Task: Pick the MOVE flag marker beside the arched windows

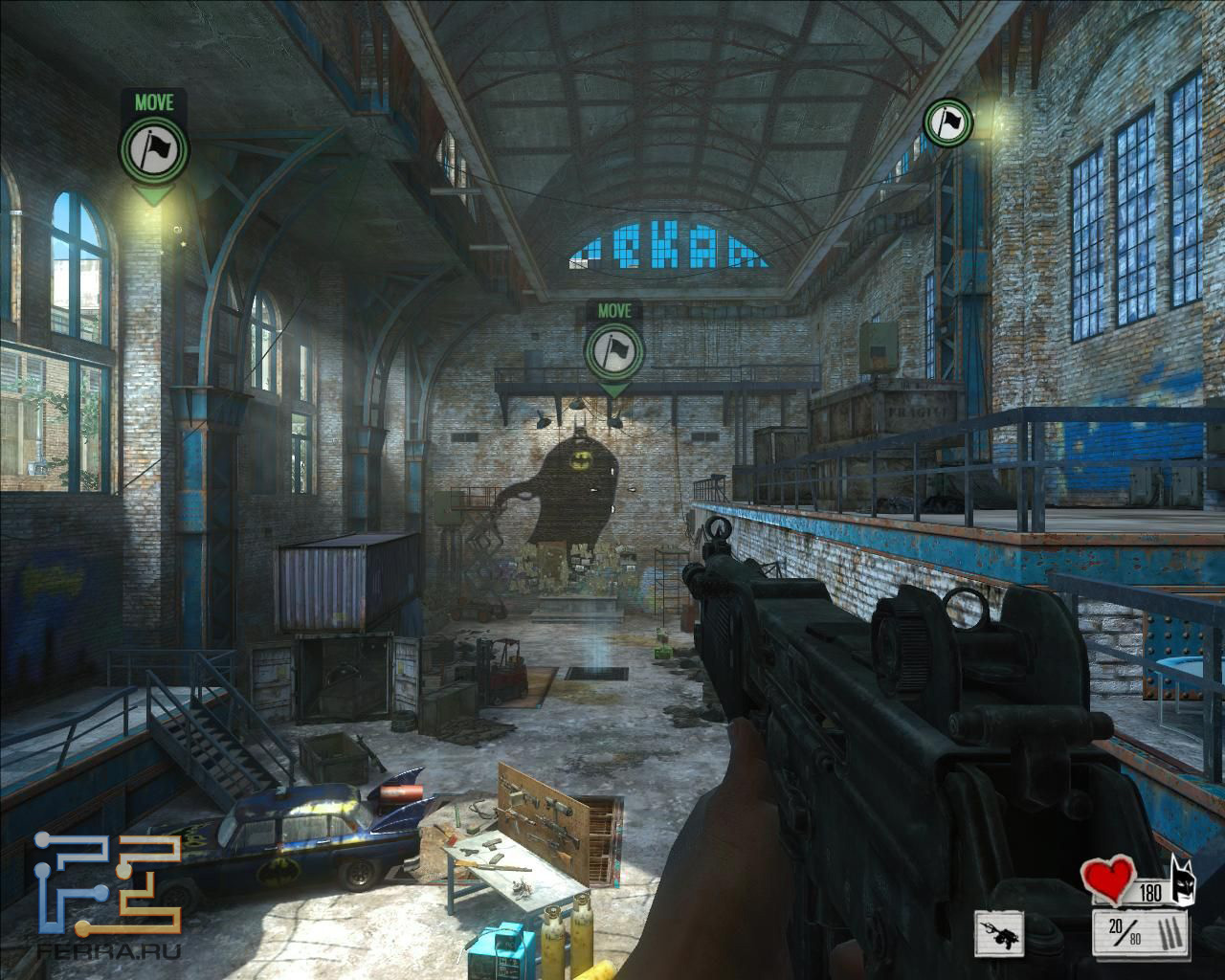Action: pyautogui.click(x=154, y=150)
